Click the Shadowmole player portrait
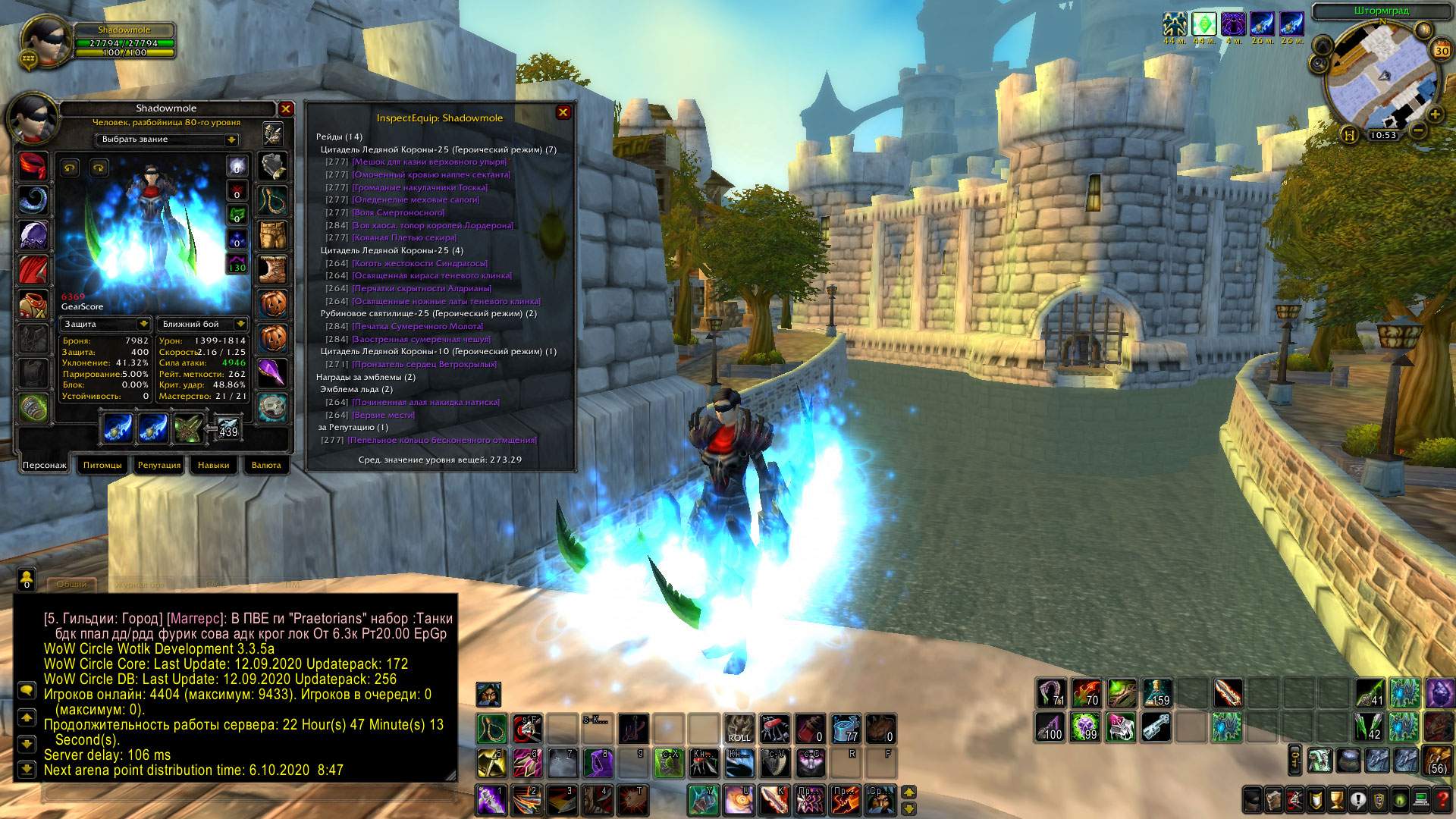The width and height of the screenshot is (1456, 819). [45, 39]
